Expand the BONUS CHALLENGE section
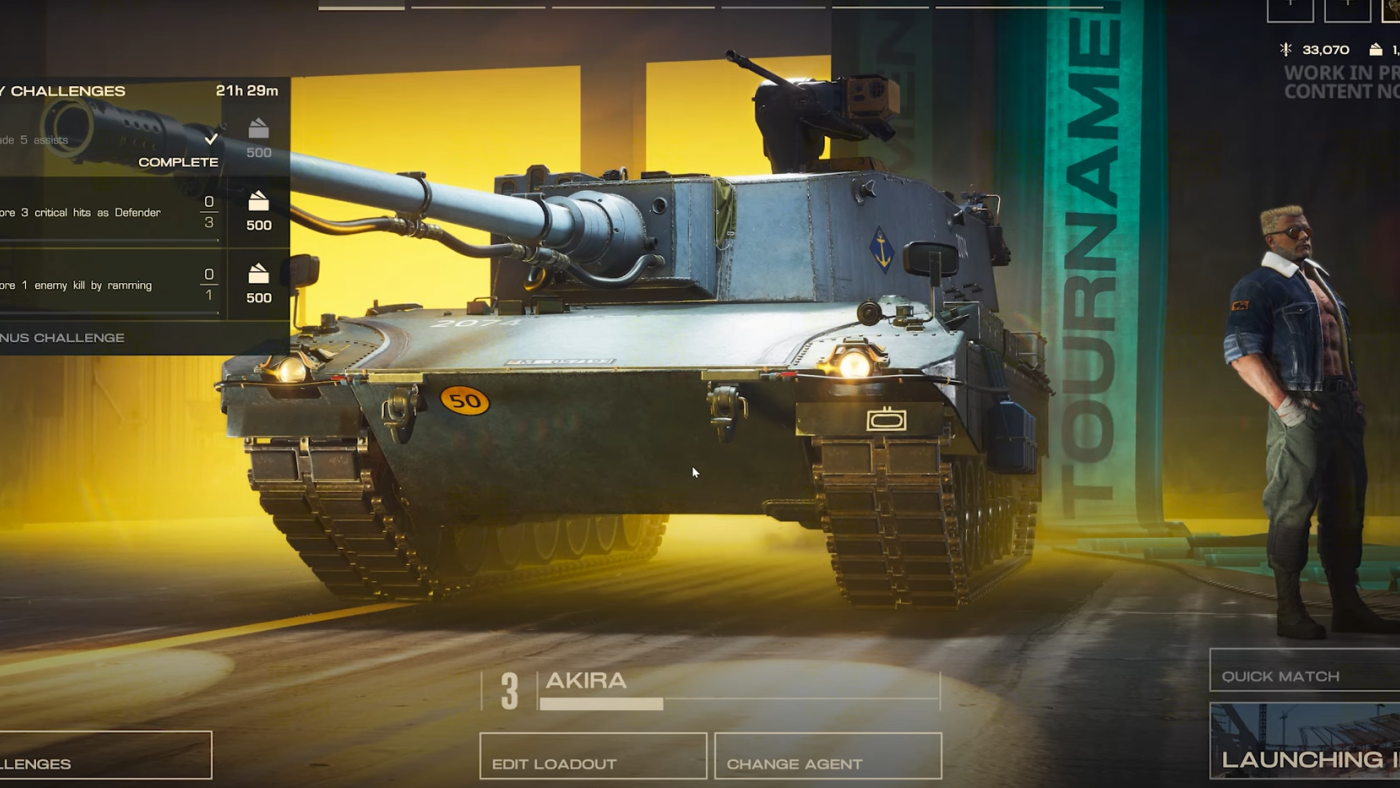 62,338
